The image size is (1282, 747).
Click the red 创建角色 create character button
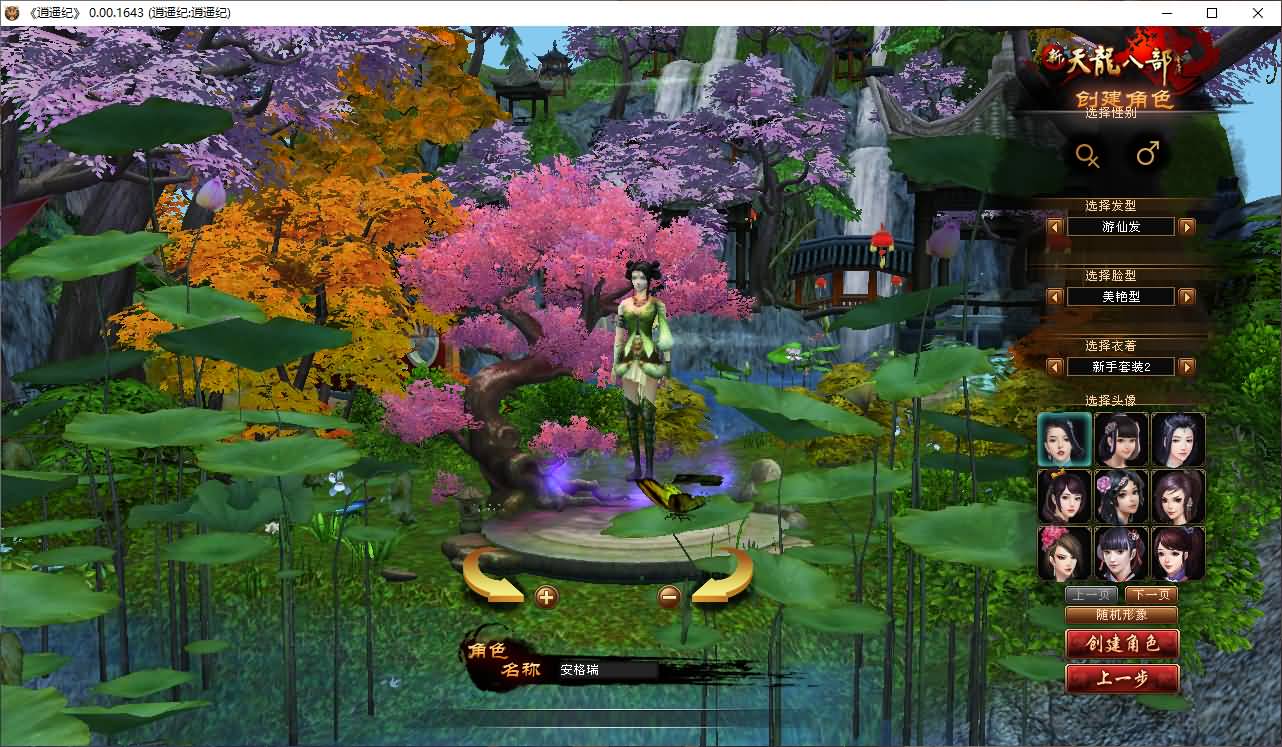[x=1122, y=644]
